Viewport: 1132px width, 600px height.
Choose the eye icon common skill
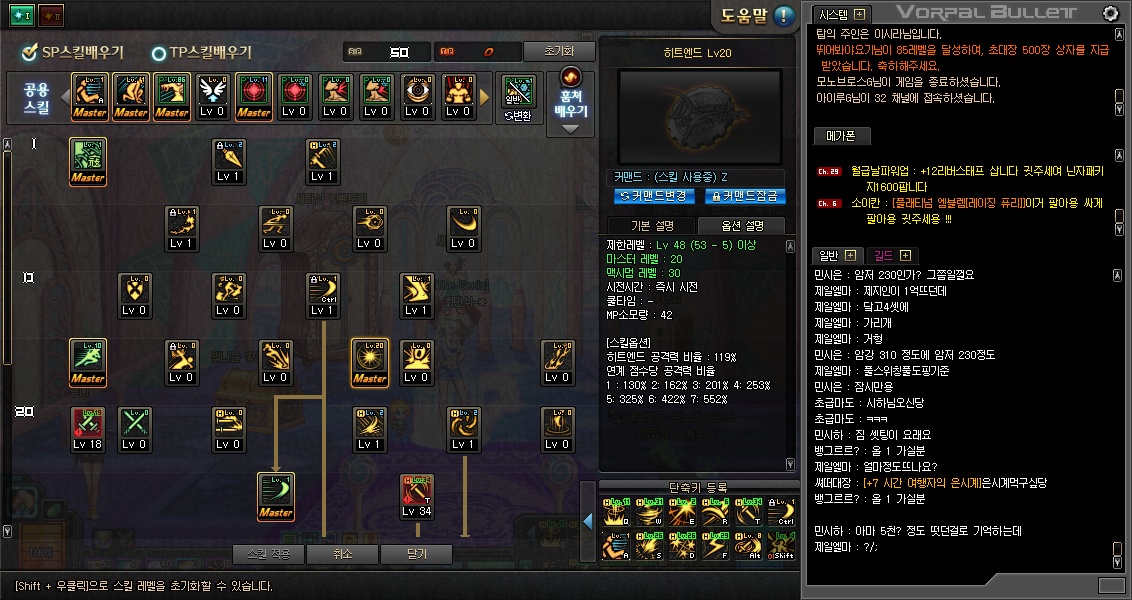coord(417,95)
